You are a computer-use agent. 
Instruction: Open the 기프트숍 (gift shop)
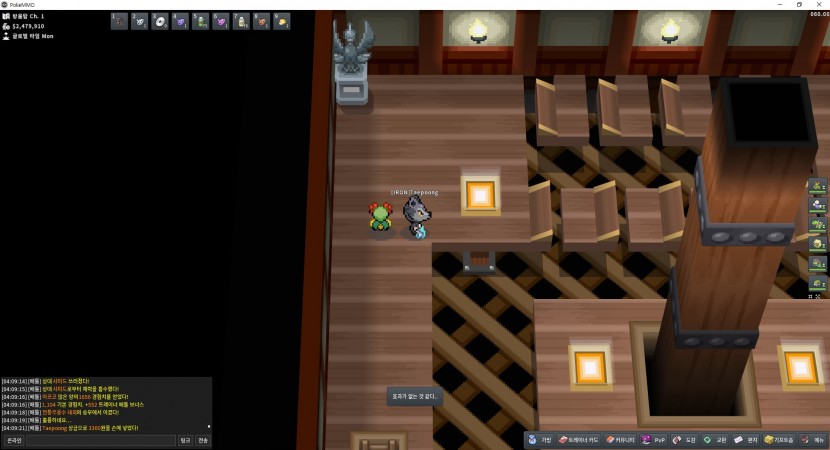coord(779,440)
